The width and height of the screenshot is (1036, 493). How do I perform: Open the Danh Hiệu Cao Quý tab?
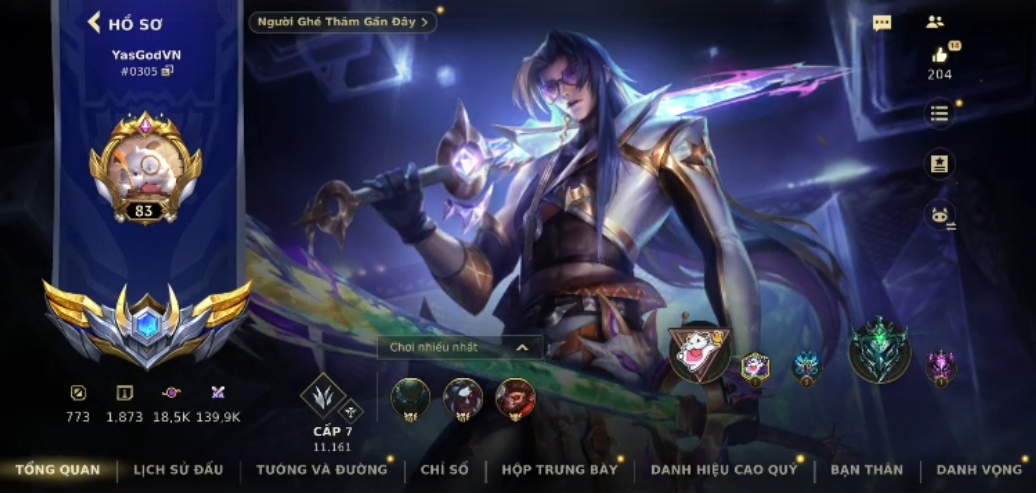coord(724,469)
